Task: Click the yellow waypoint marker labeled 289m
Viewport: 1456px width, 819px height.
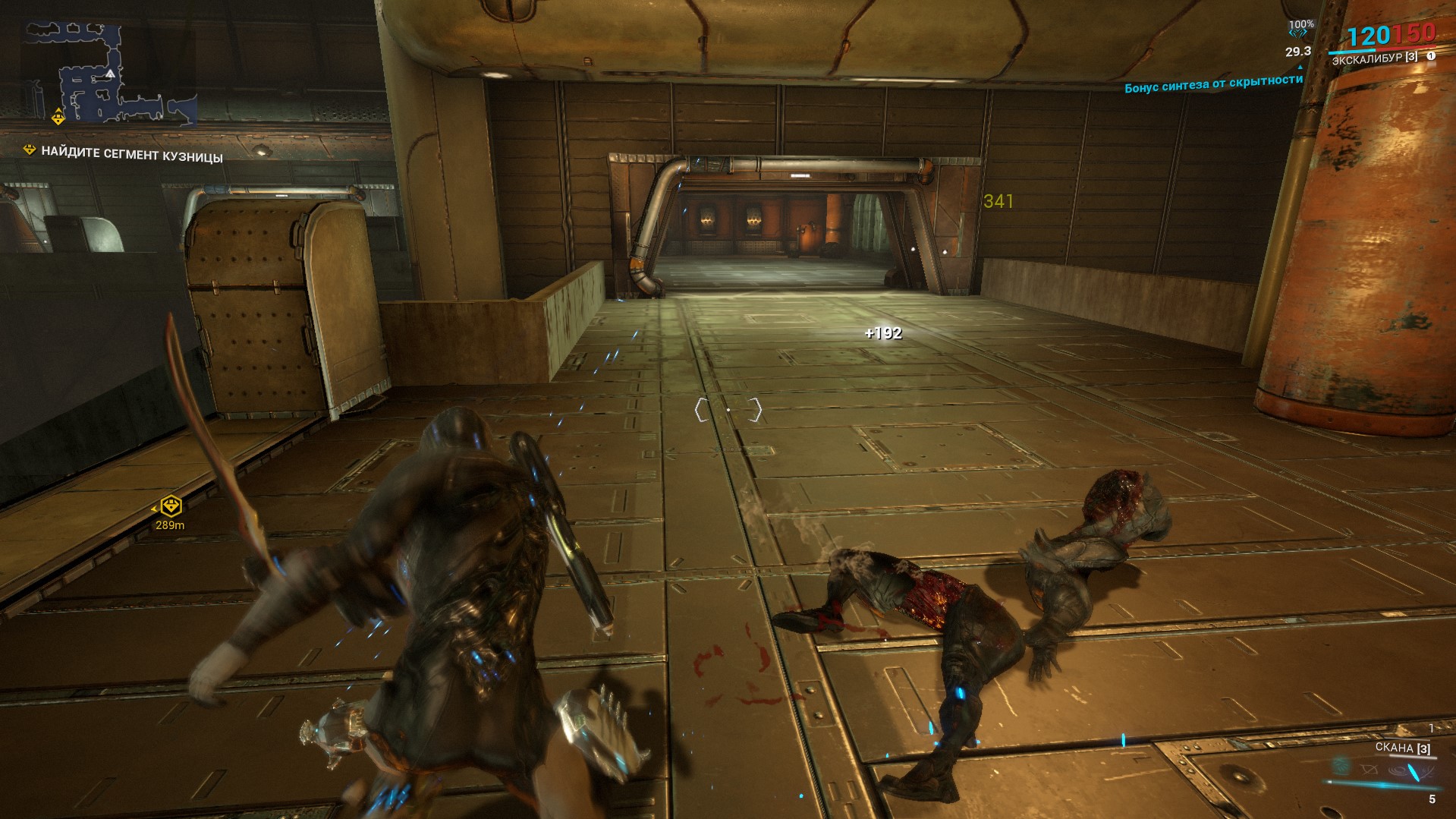Action: click(171, 506)
